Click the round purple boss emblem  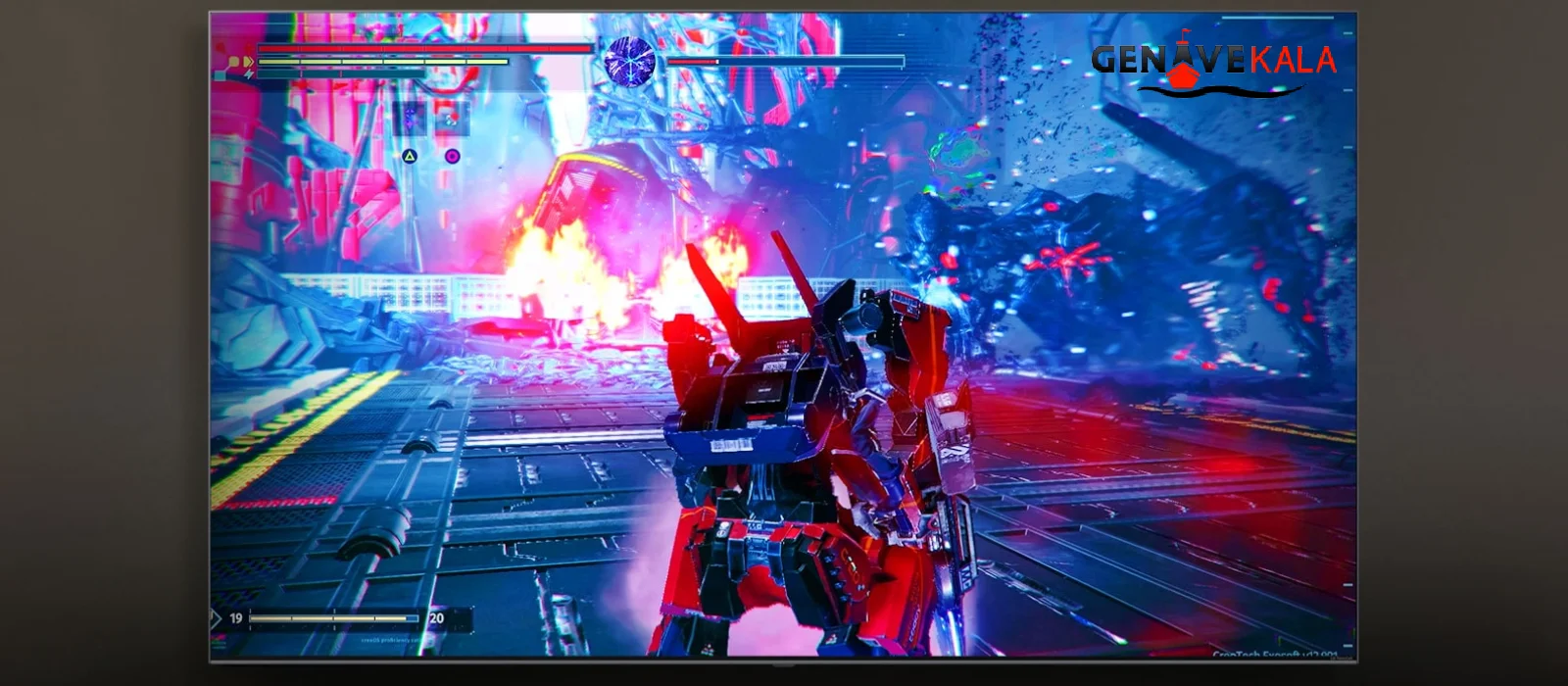[x=628, y=59]
